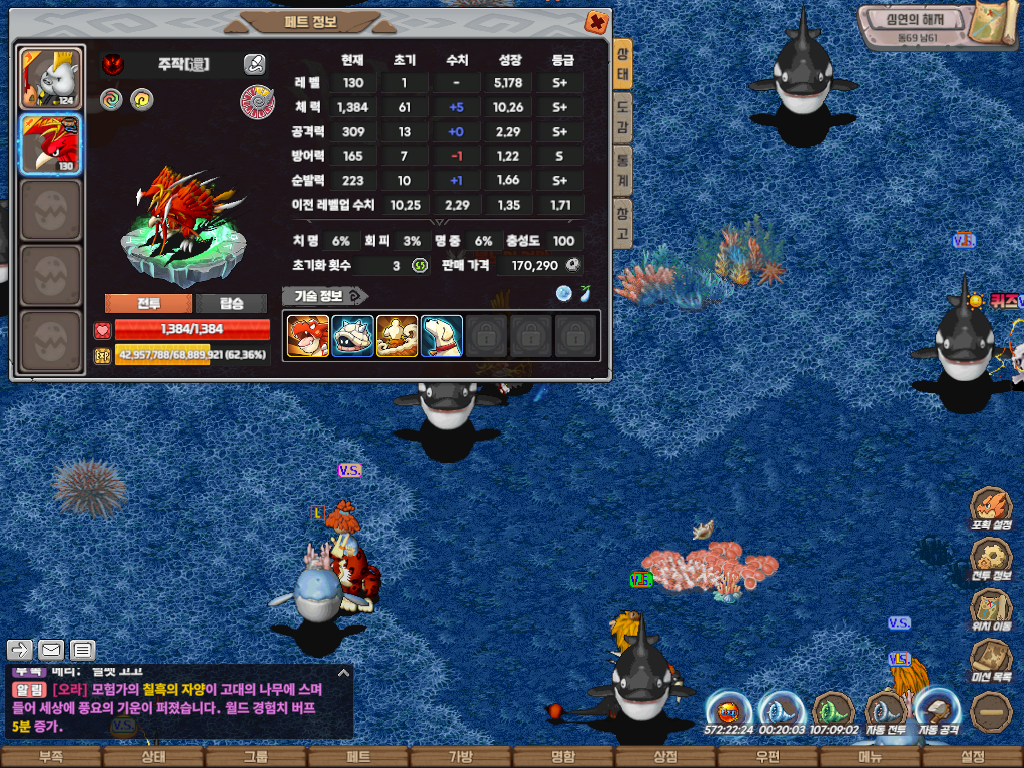Viewport: 1024px width, 768px height.
Task: Switch to the 상태 side tab
Action: [622, 66]
